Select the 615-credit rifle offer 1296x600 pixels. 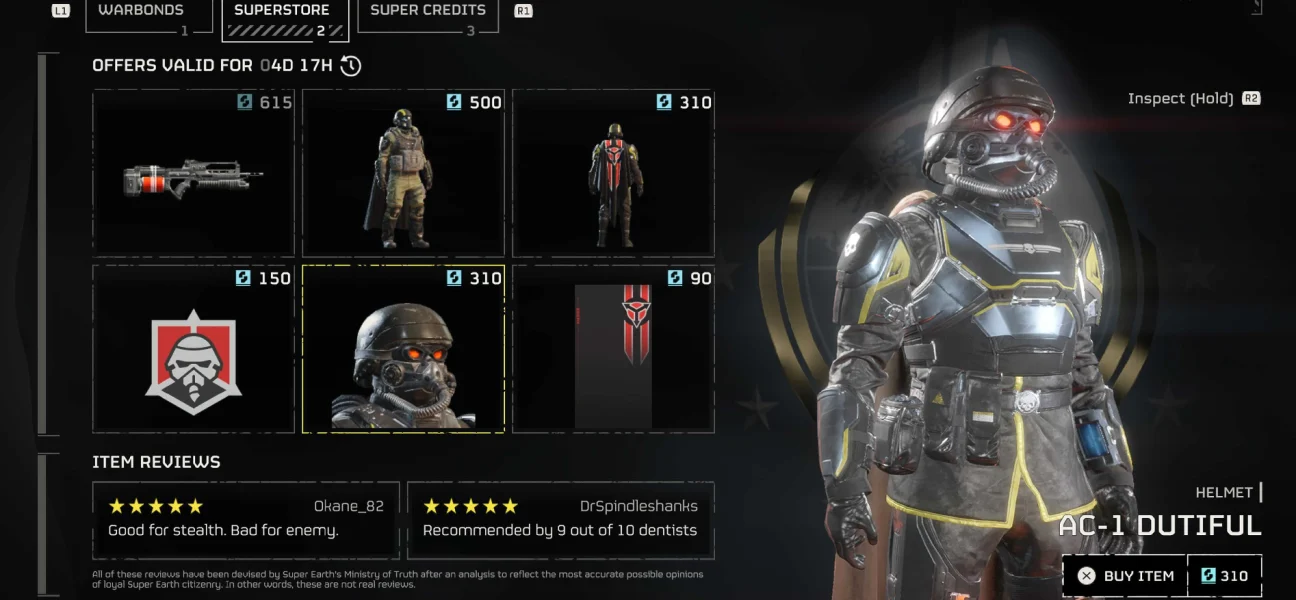pyautogui.click(x=195, y=173)
